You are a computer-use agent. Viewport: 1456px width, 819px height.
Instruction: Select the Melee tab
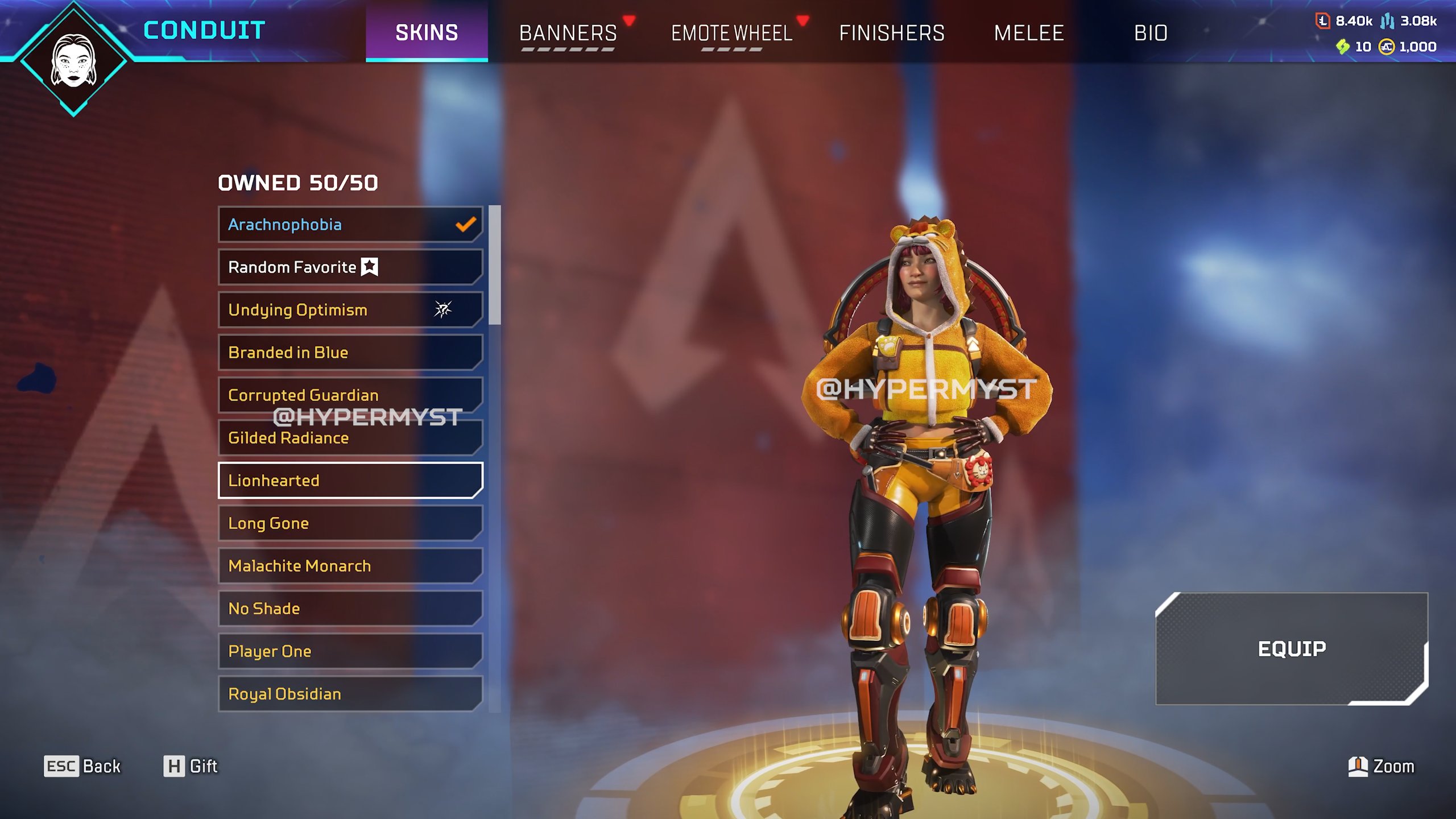1028,33
